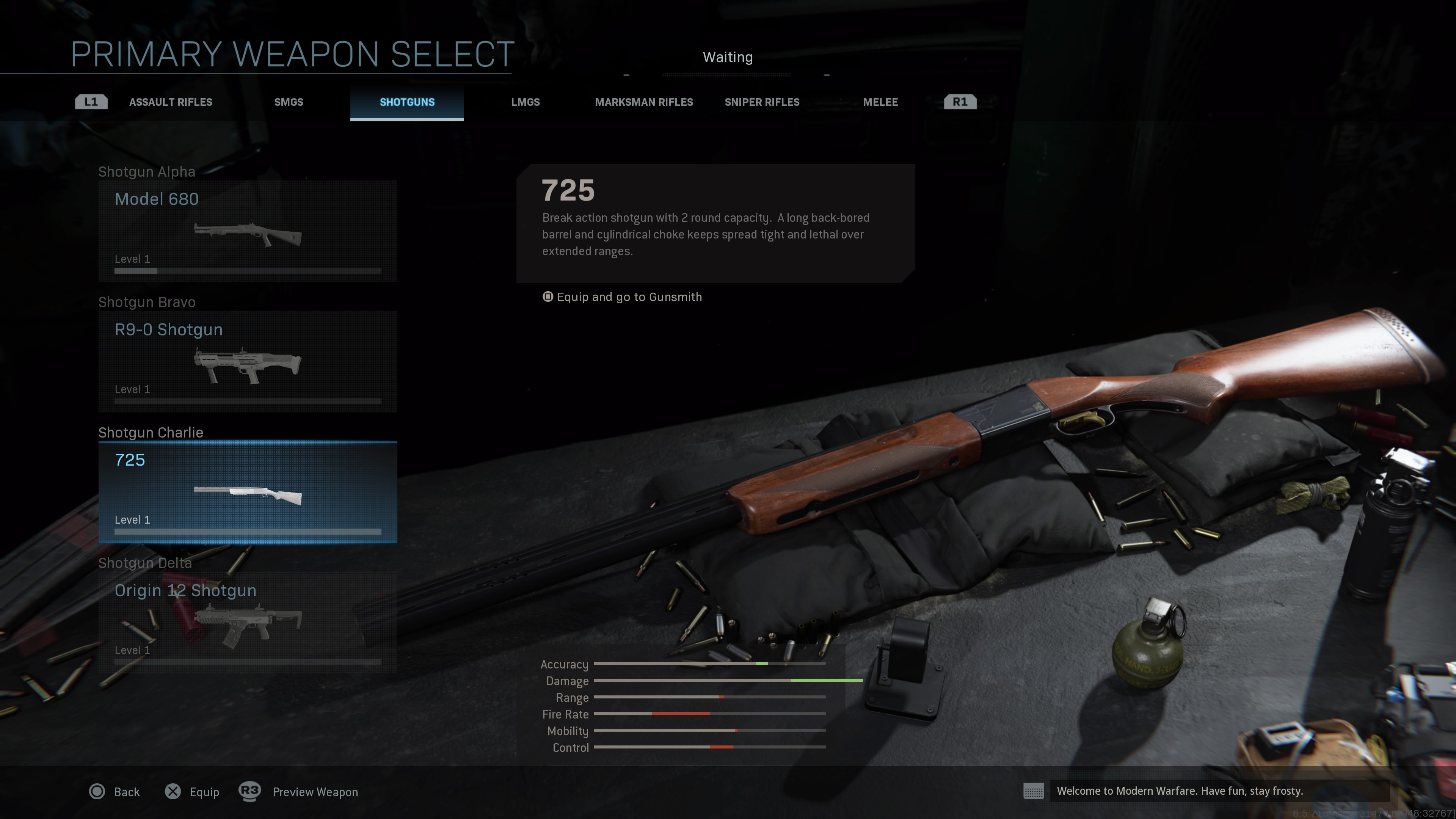Select the Shotguns tab
This screenshot has height=819, width=1456.
tap(407, 102)
